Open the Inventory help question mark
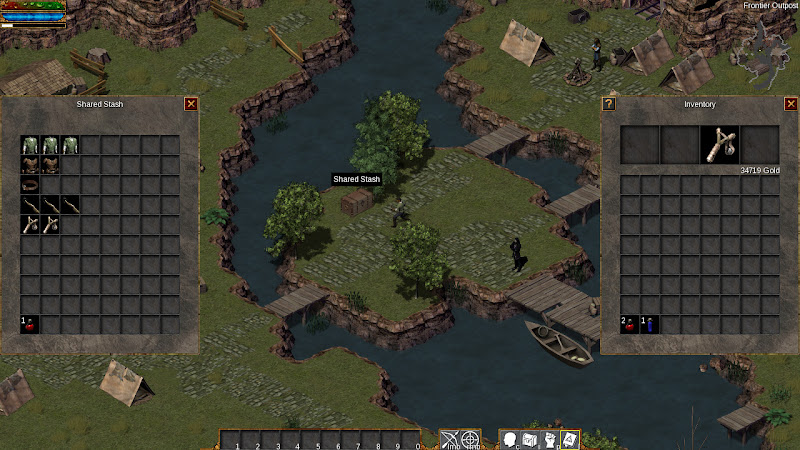Screen dimensions: 800x450 coord(608,103)
